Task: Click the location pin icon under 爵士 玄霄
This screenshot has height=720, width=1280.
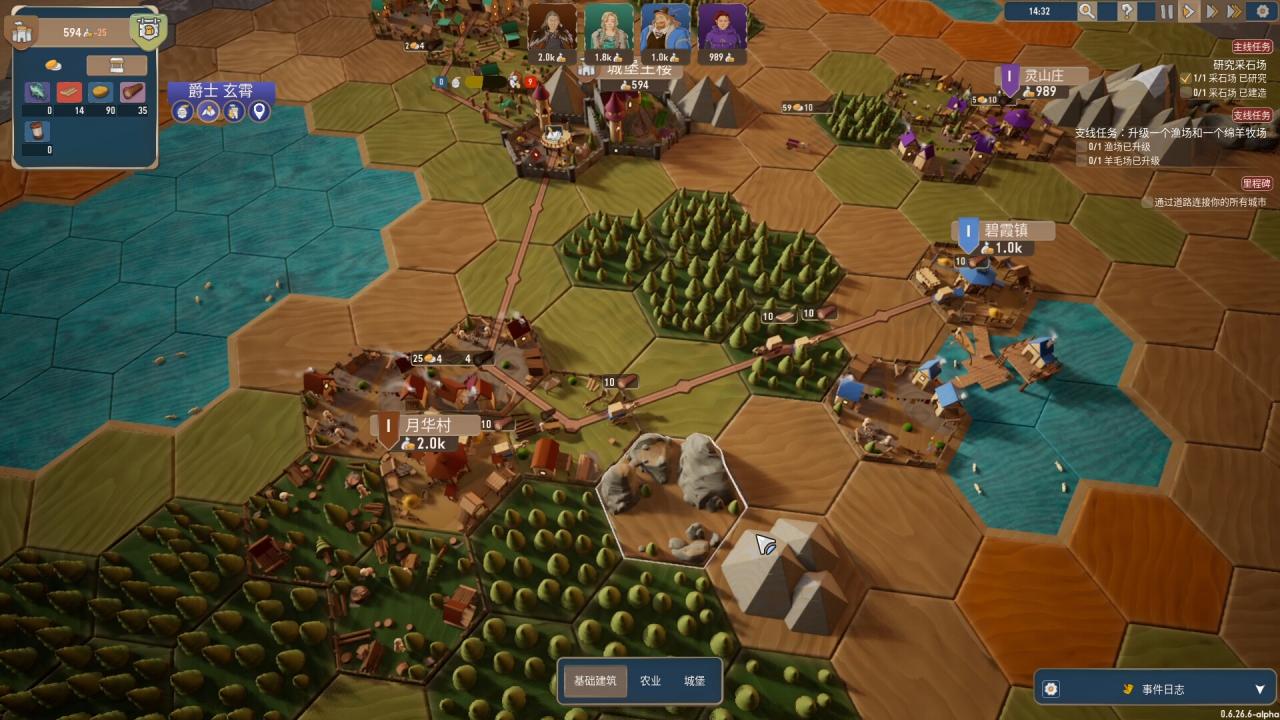Action: coord(258,111)
